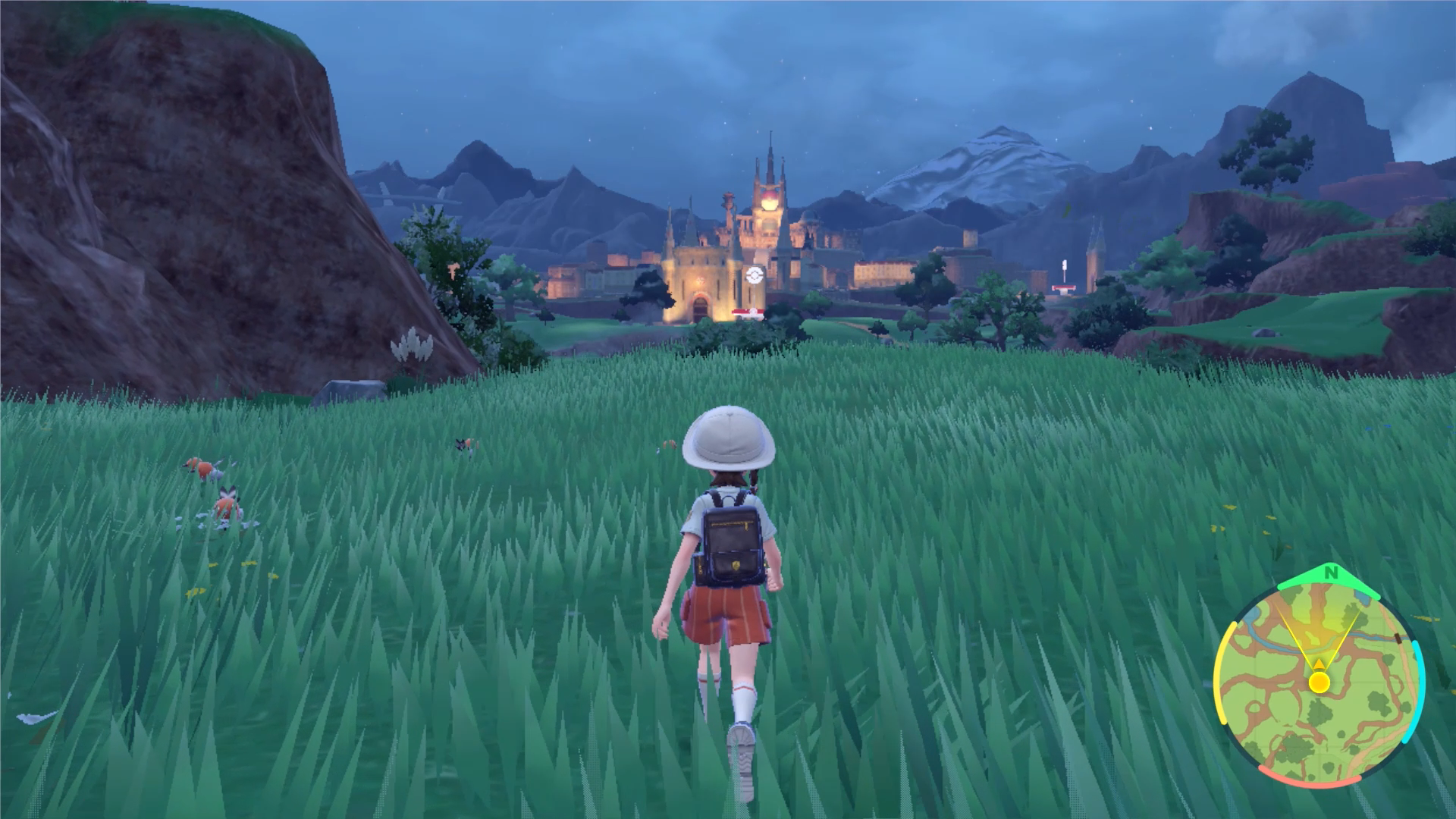The image size is (1456, 819).
Task: Click the blue pond shown on the minimap
Action: tap(1362, 598)
